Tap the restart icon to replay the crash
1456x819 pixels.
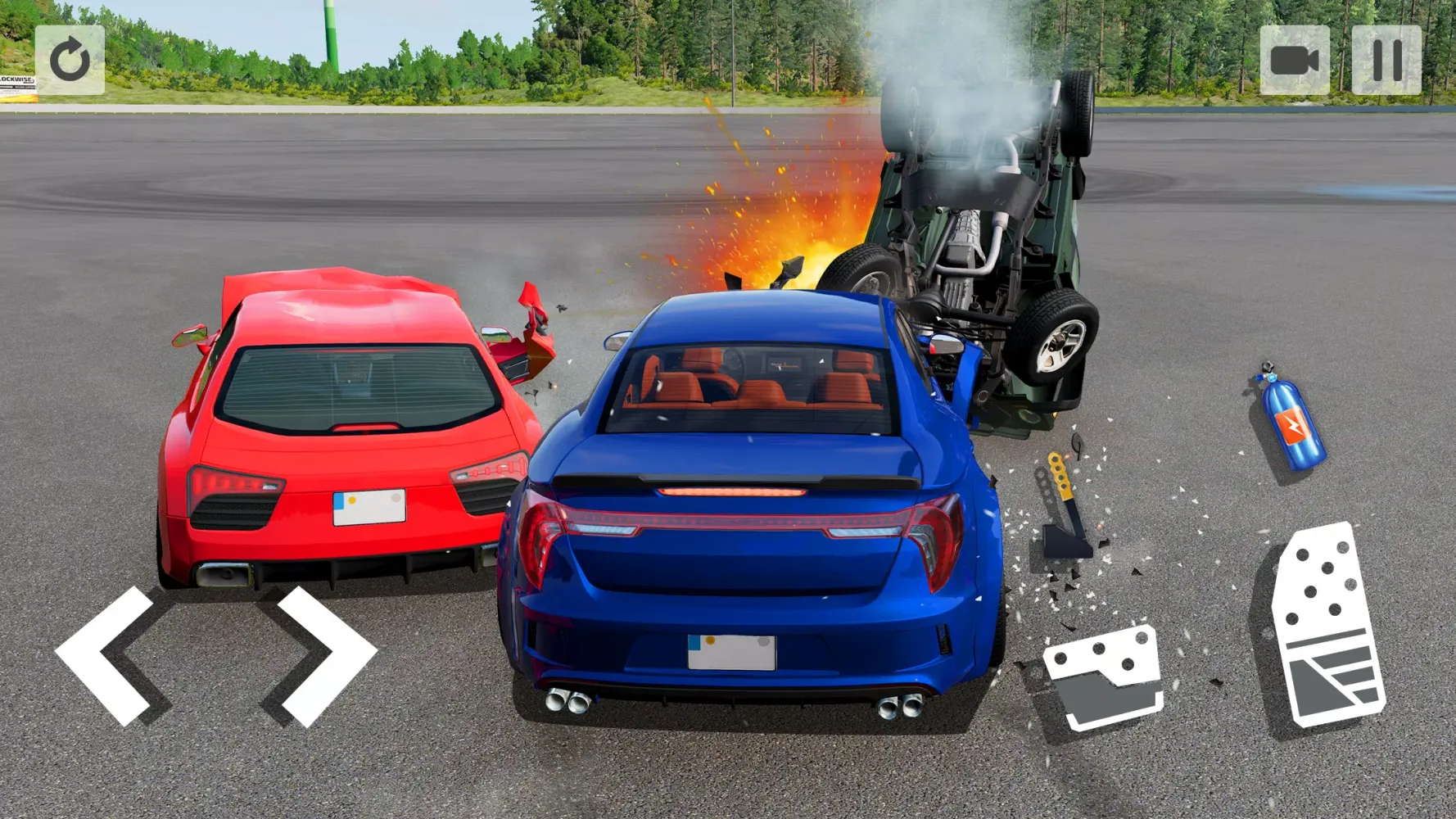point(72,59)
